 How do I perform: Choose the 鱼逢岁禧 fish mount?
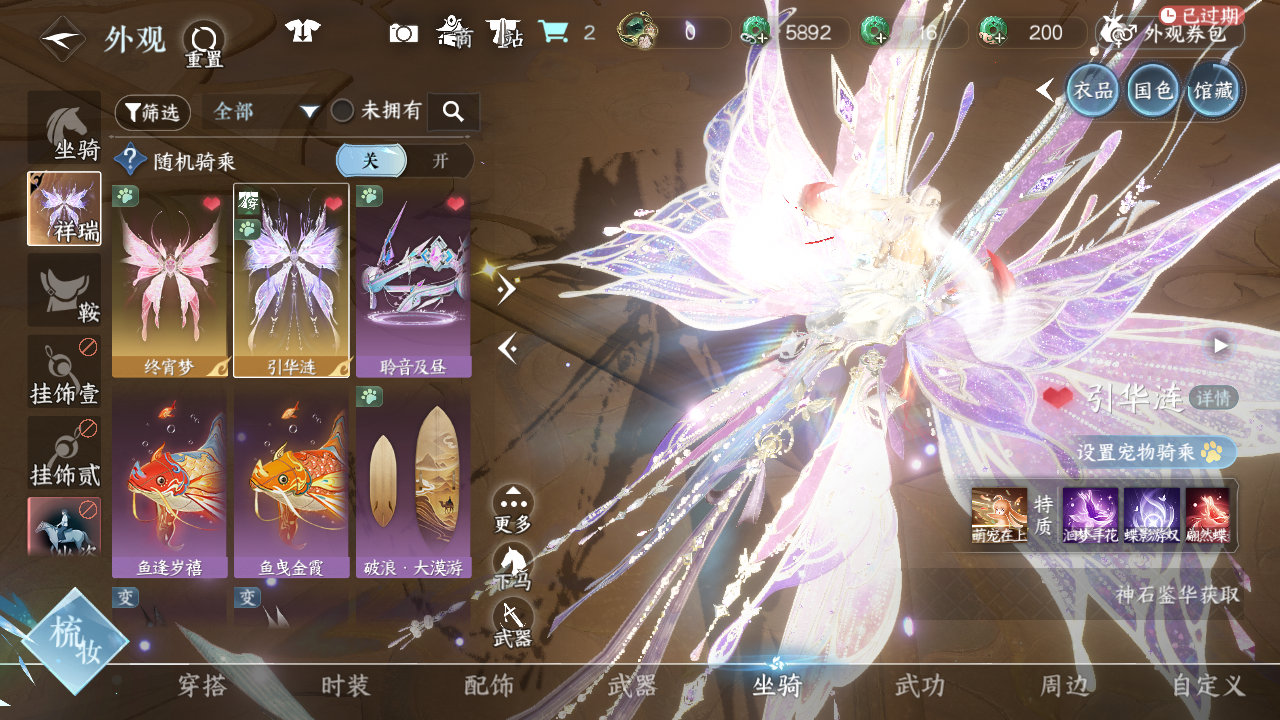click(170, 485)
